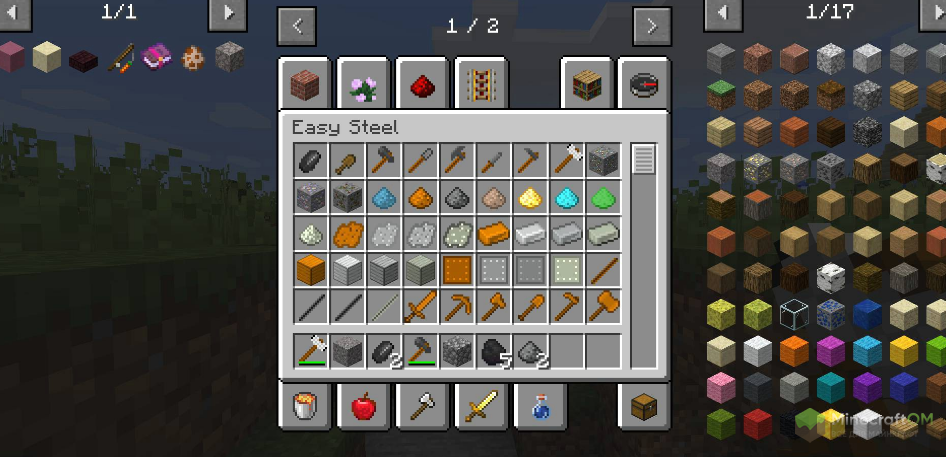The image size is (946, 457).
Task: Go to the next creative tab page
Action: point(652,26)
